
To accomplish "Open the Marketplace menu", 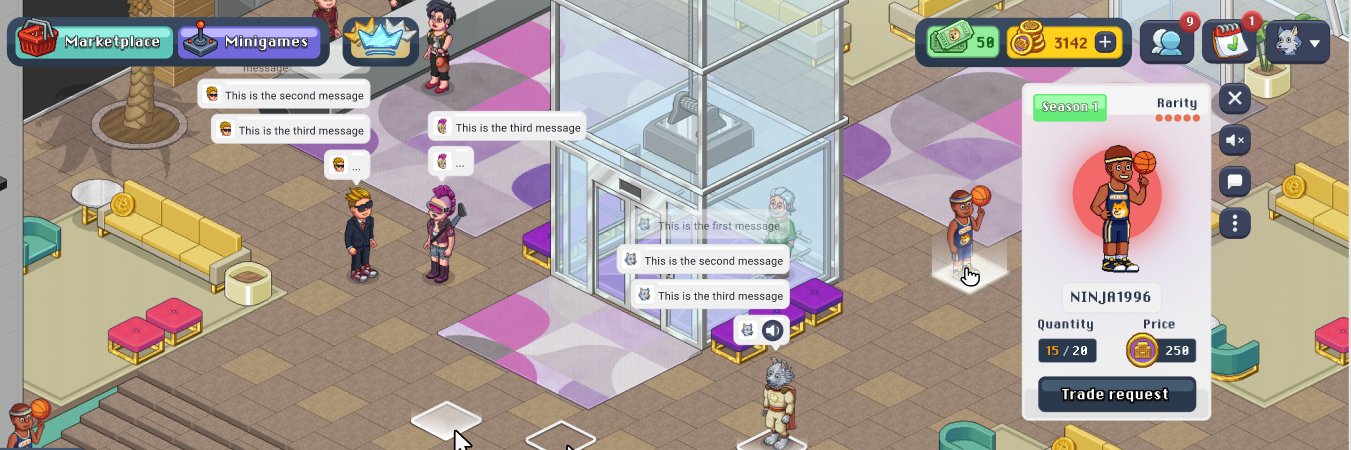I will pos(92,42).
